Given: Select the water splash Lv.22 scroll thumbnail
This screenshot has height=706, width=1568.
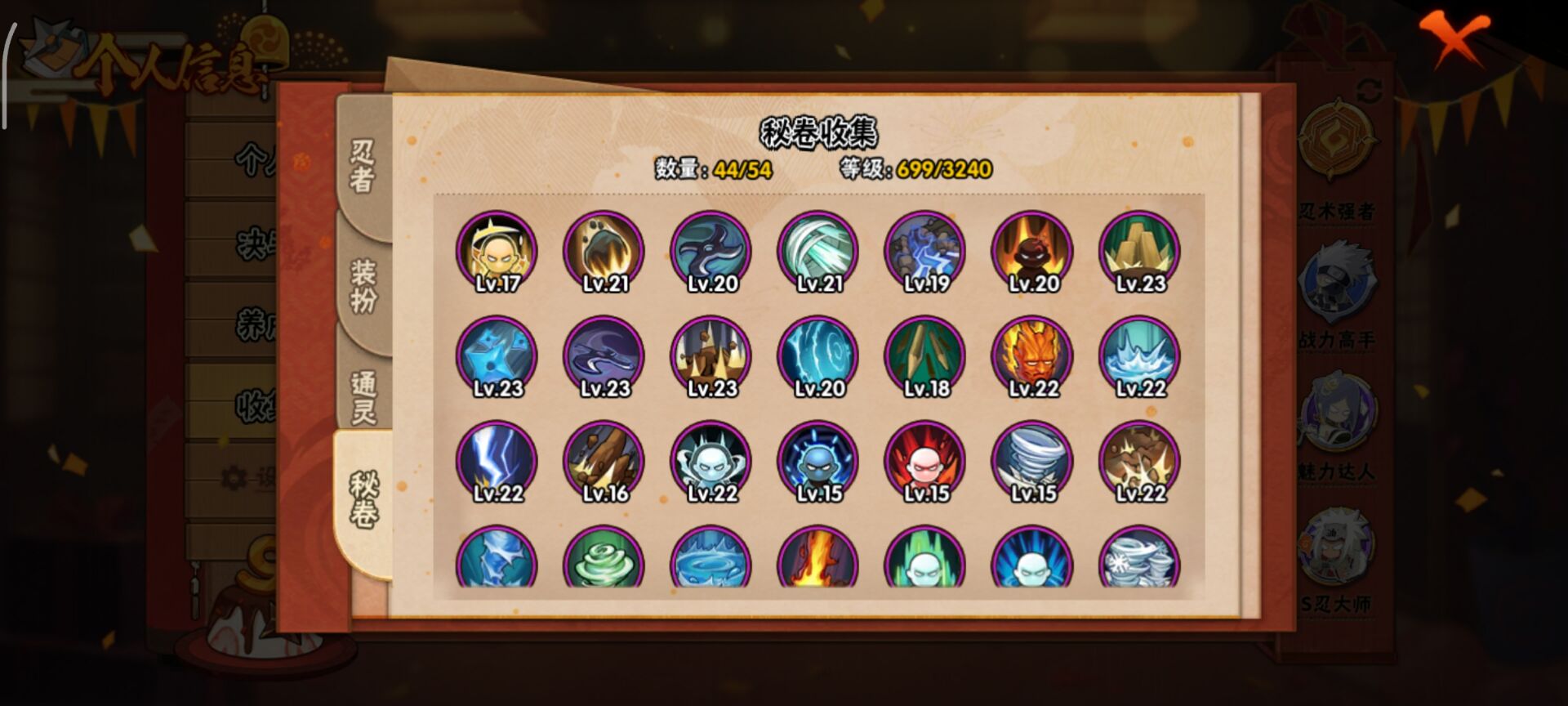Looking at the screenshot, I should (1138, 355).
